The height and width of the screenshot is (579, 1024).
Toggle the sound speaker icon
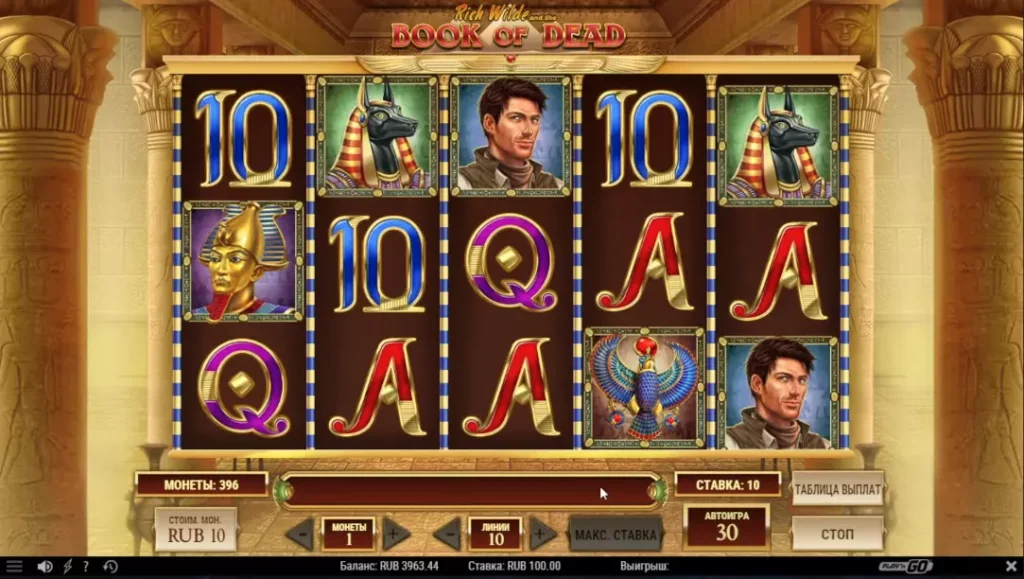tap(44, 567)
